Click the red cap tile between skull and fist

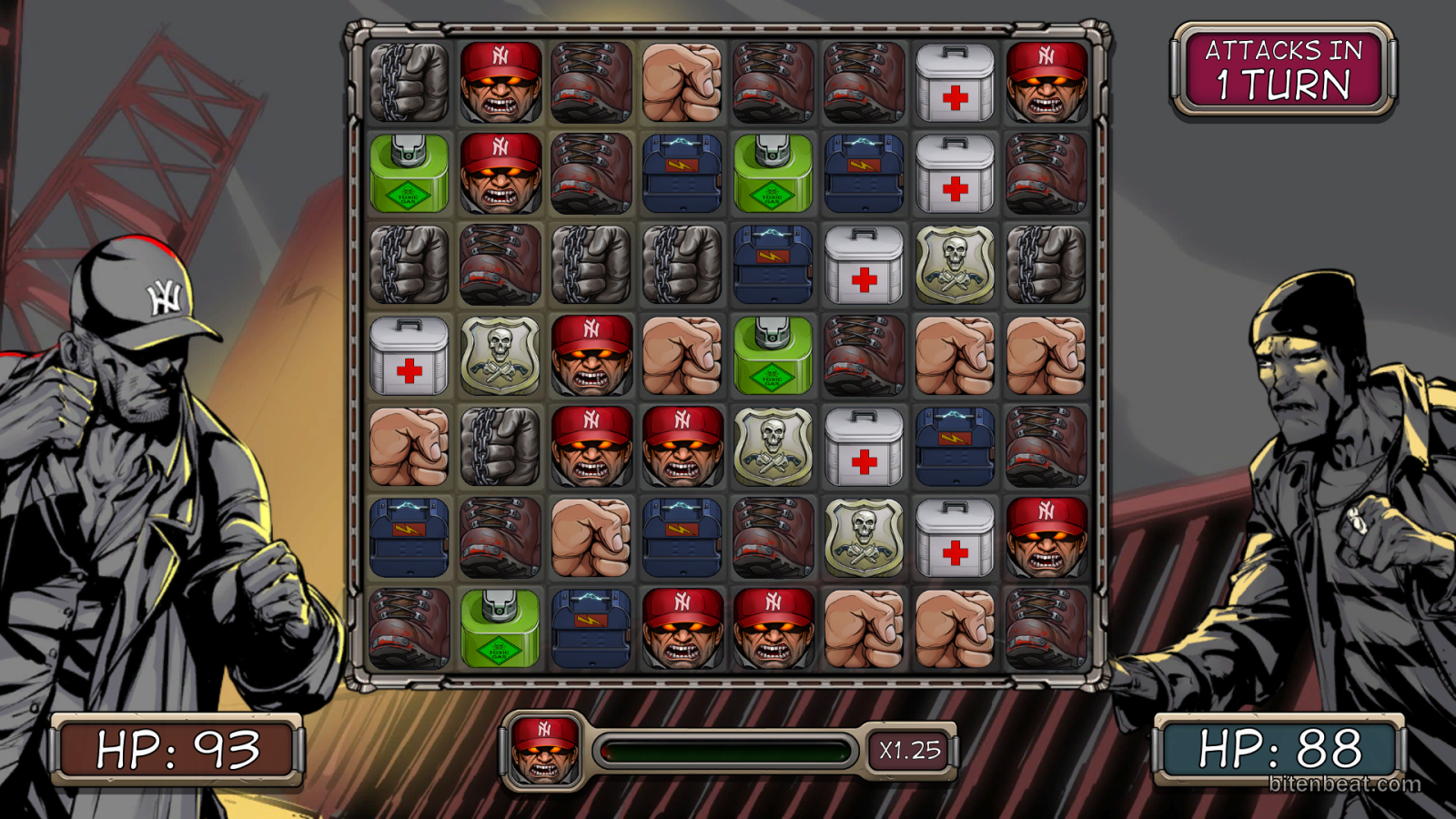[591, 356]
